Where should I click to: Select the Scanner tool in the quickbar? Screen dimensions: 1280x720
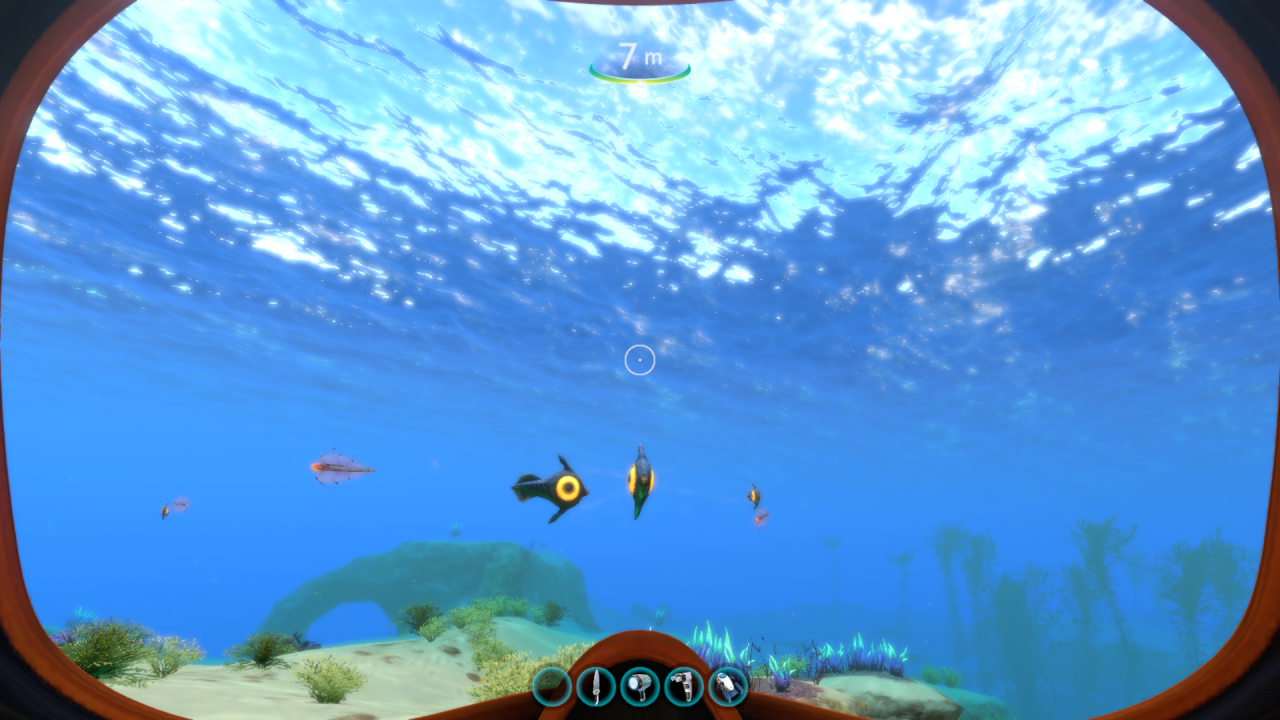pos(684,687)
